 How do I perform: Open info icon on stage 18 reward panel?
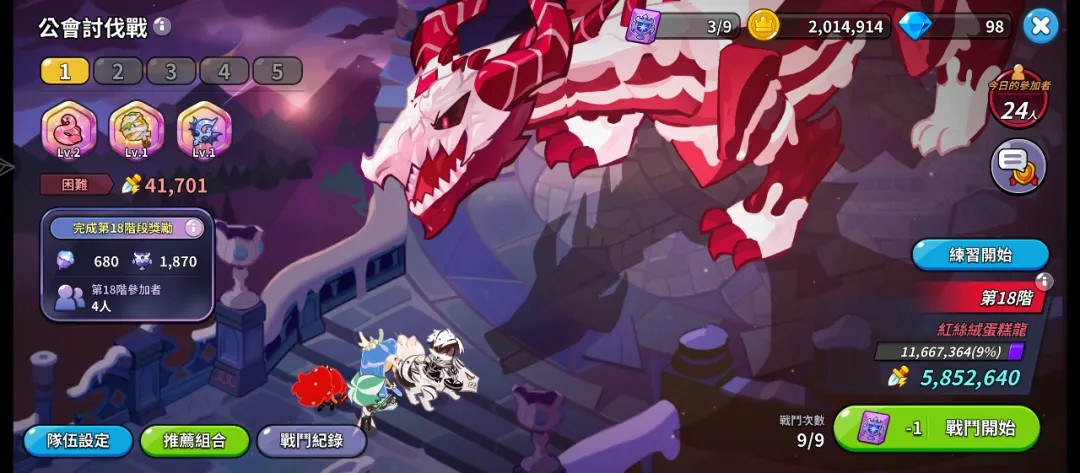194,228
